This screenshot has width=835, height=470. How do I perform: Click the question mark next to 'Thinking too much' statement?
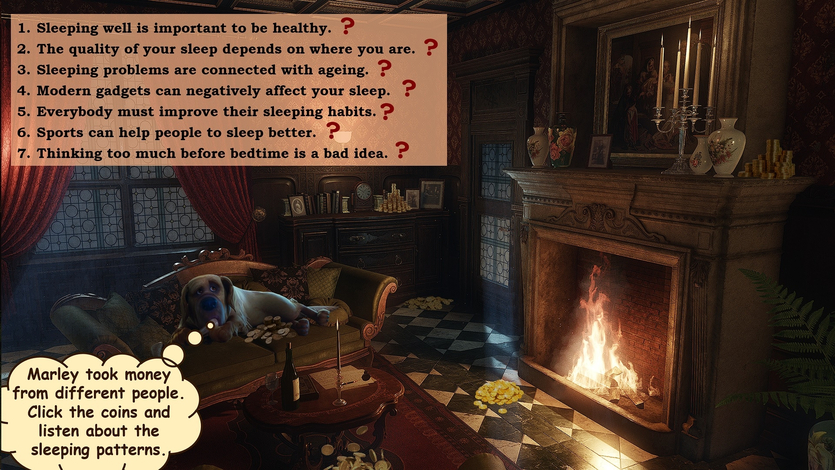(402, 150)
